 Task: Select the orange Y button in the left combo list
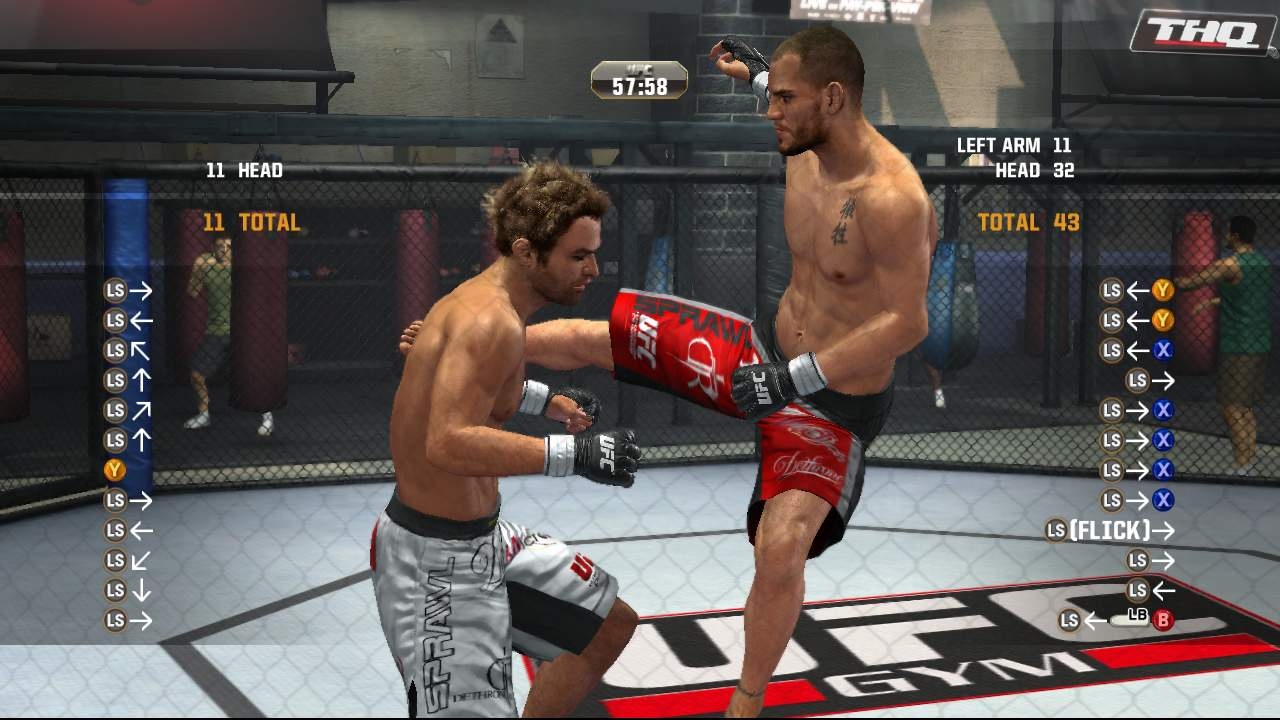coord(115,467)
